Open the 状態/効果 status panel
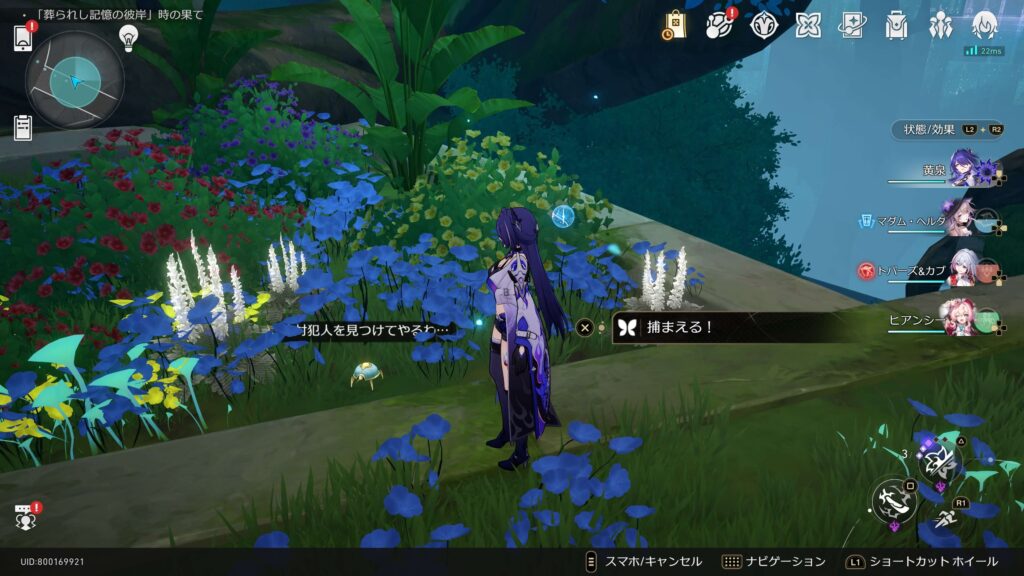1024x576 pixels. (945, 129)
